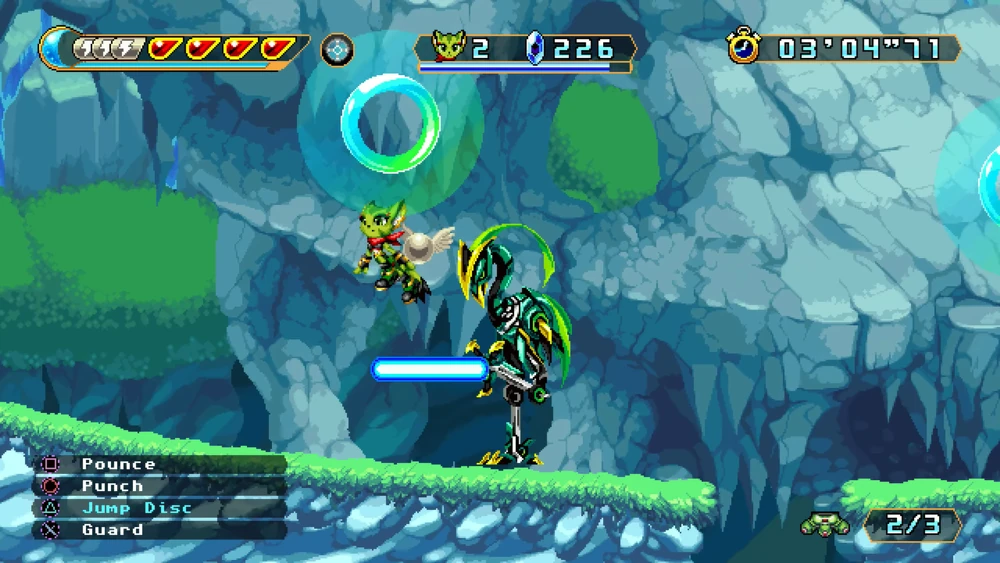The height and width of the screenshot is (563, 1000).
Task: Choose the Punch move entry
Action: [x=112, y=486]
